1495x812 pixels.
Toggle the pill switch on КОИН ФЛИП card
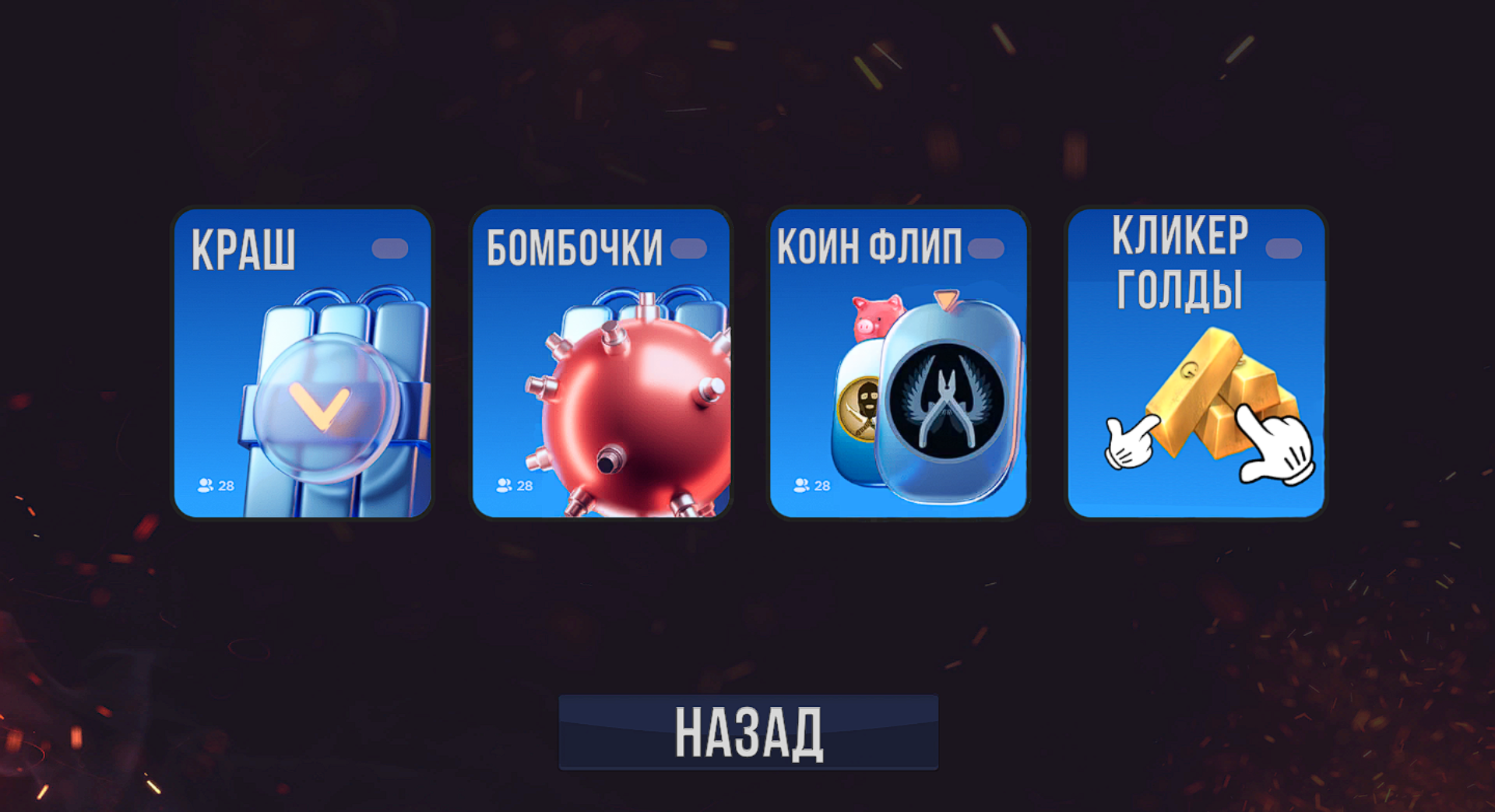(986, 247)
